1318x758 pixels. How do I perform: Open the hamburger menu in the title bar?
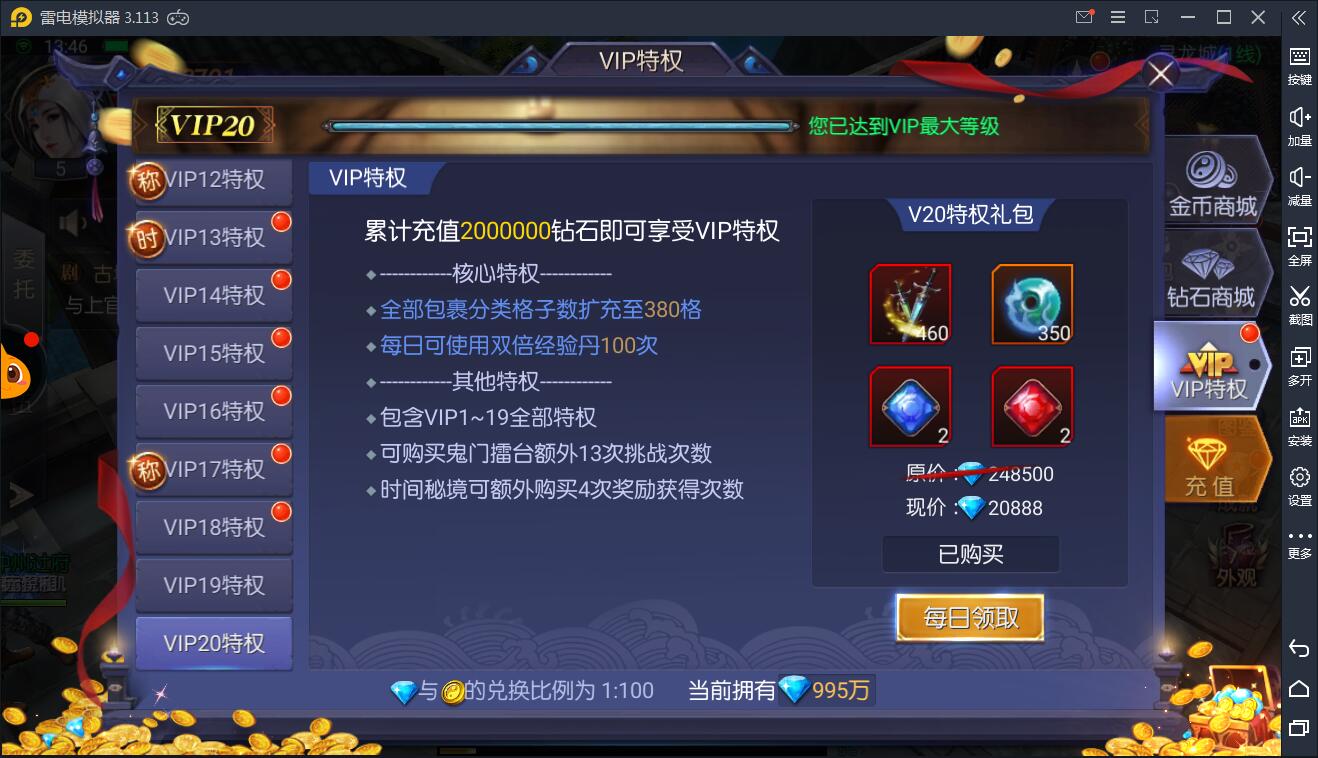(x=1118, y=17)
